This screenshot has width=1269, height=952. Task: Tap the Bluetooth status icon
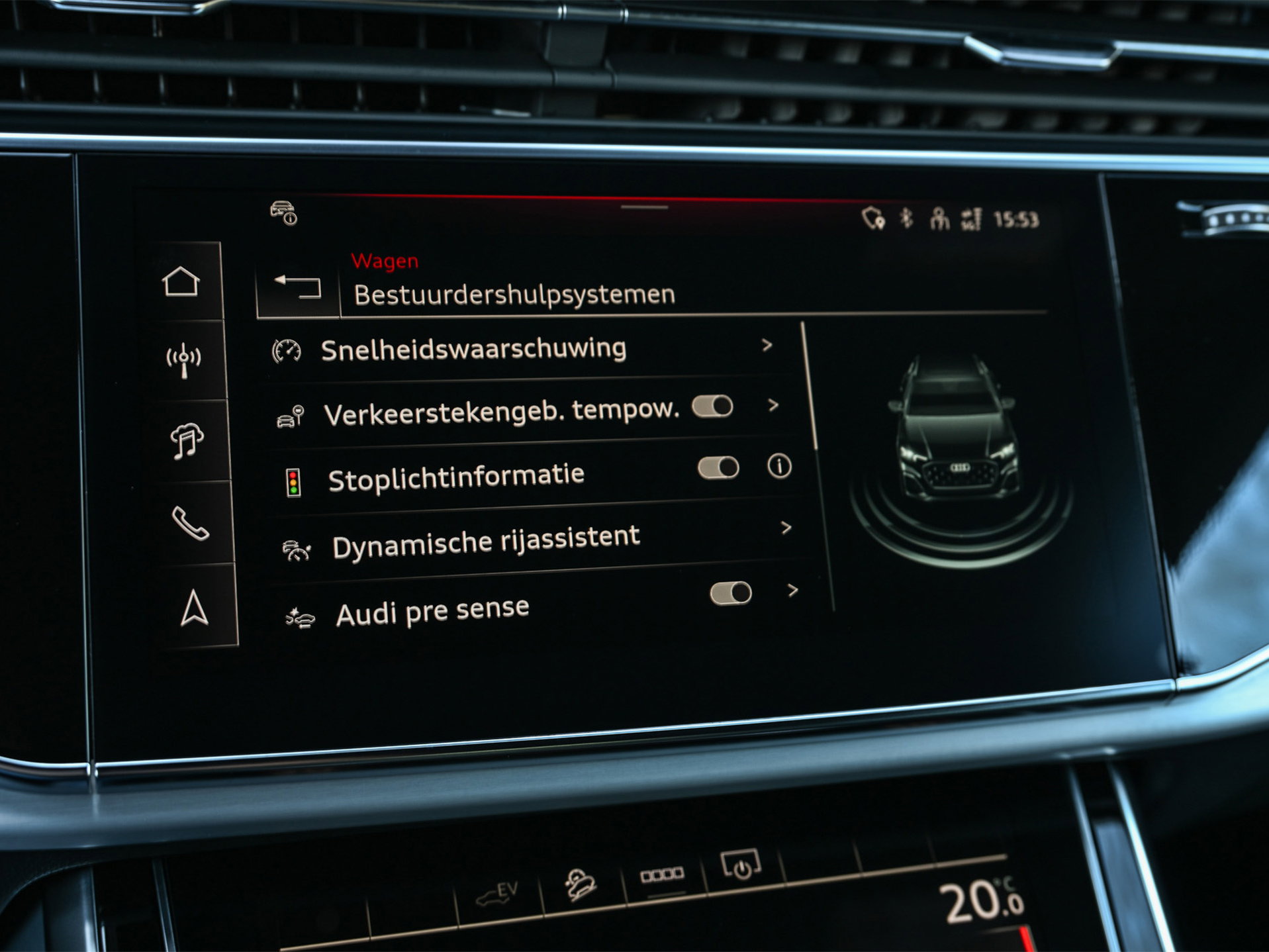pyautogui.click(x=906, y=218)
